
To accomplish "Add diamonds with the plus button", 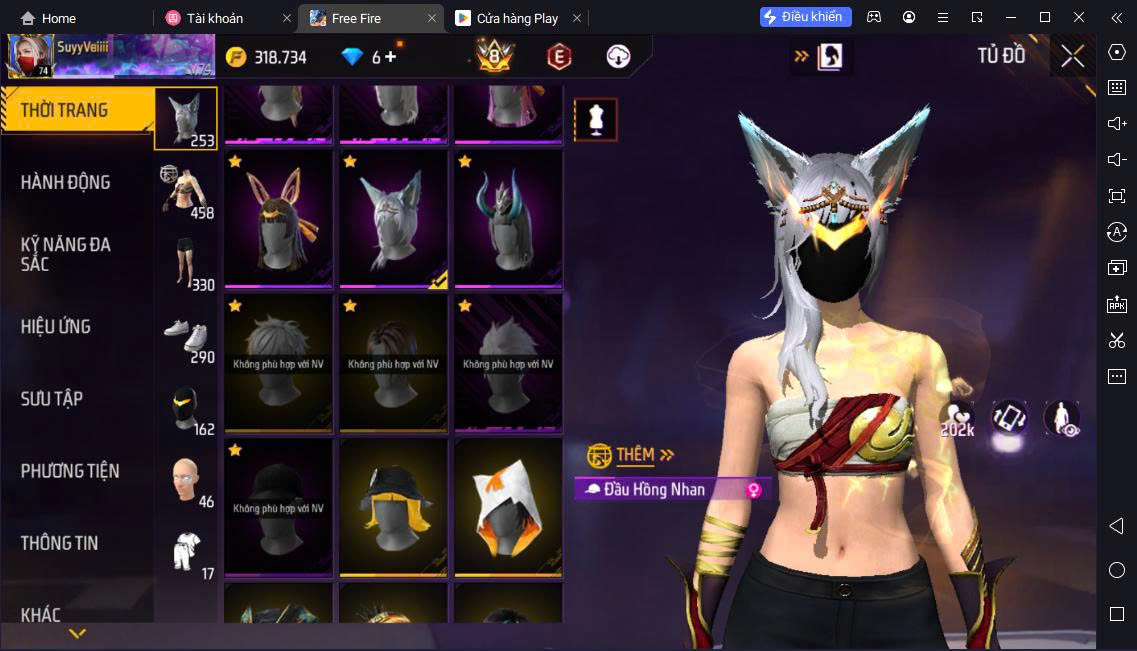I will (x=390, y=57).
